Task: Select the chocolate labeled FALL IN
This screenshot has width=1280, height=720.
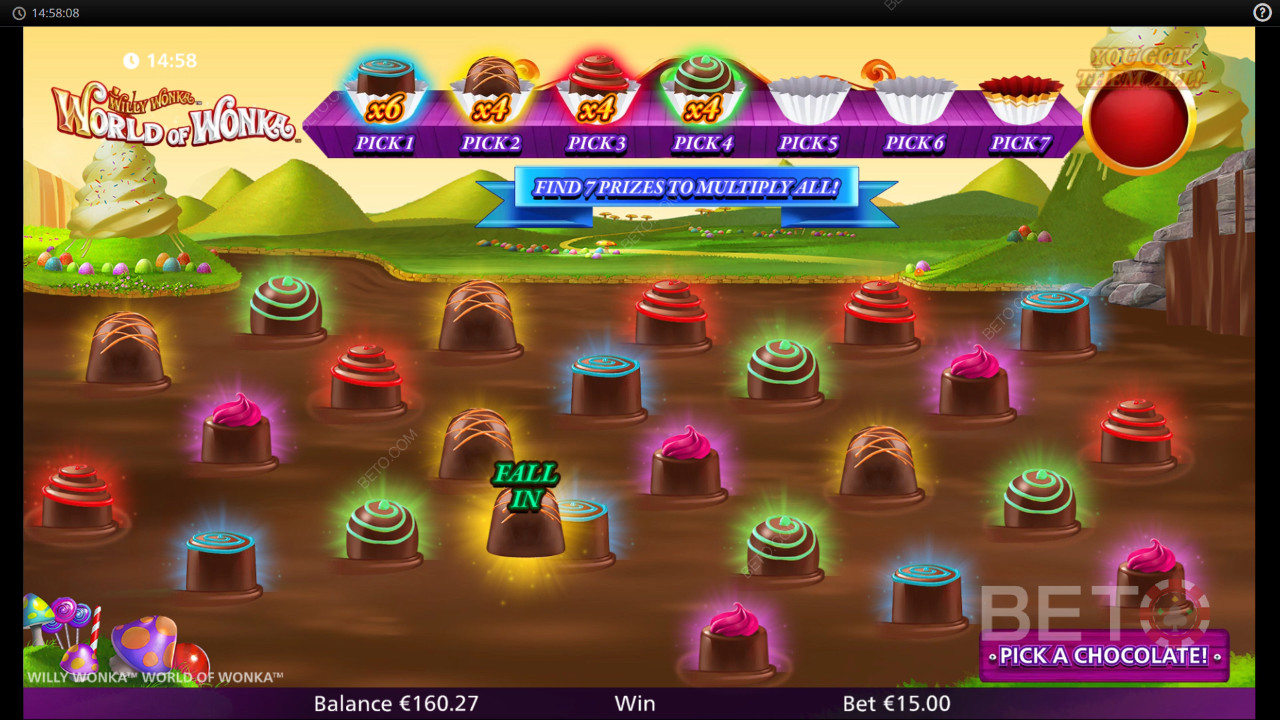Action: point(525,522)
